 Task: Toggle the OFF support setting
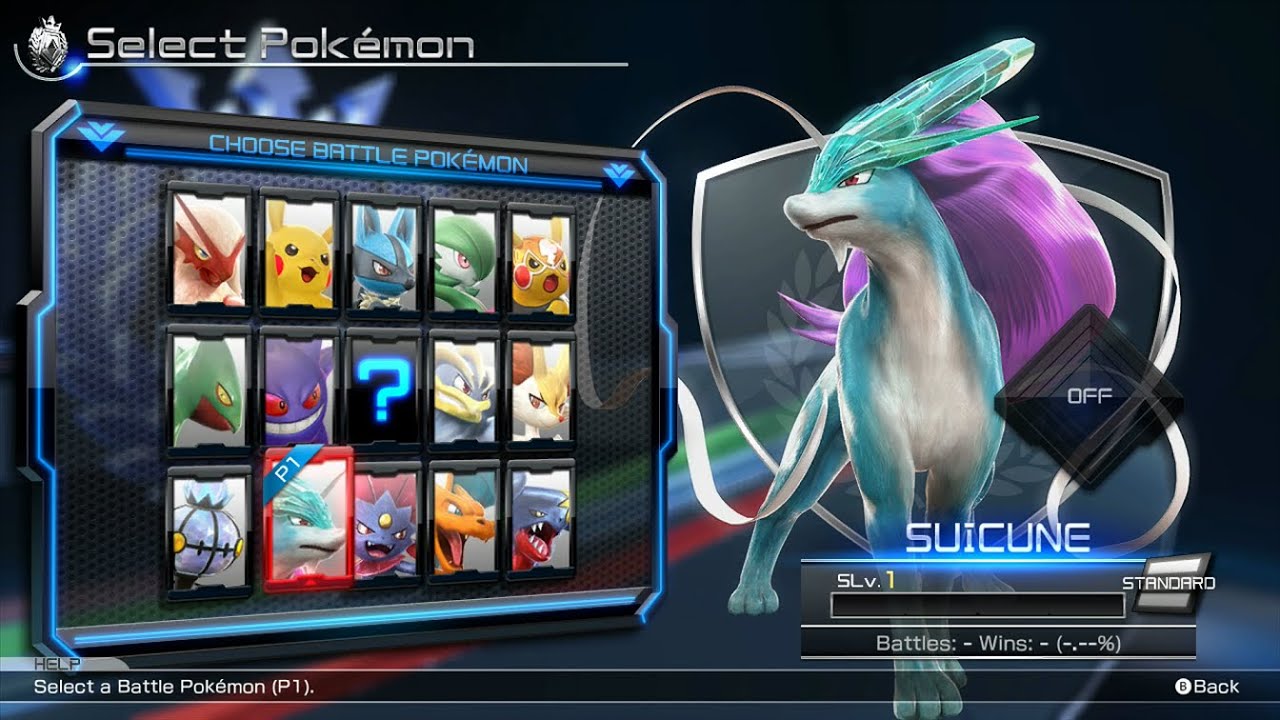coord(1090,396)
